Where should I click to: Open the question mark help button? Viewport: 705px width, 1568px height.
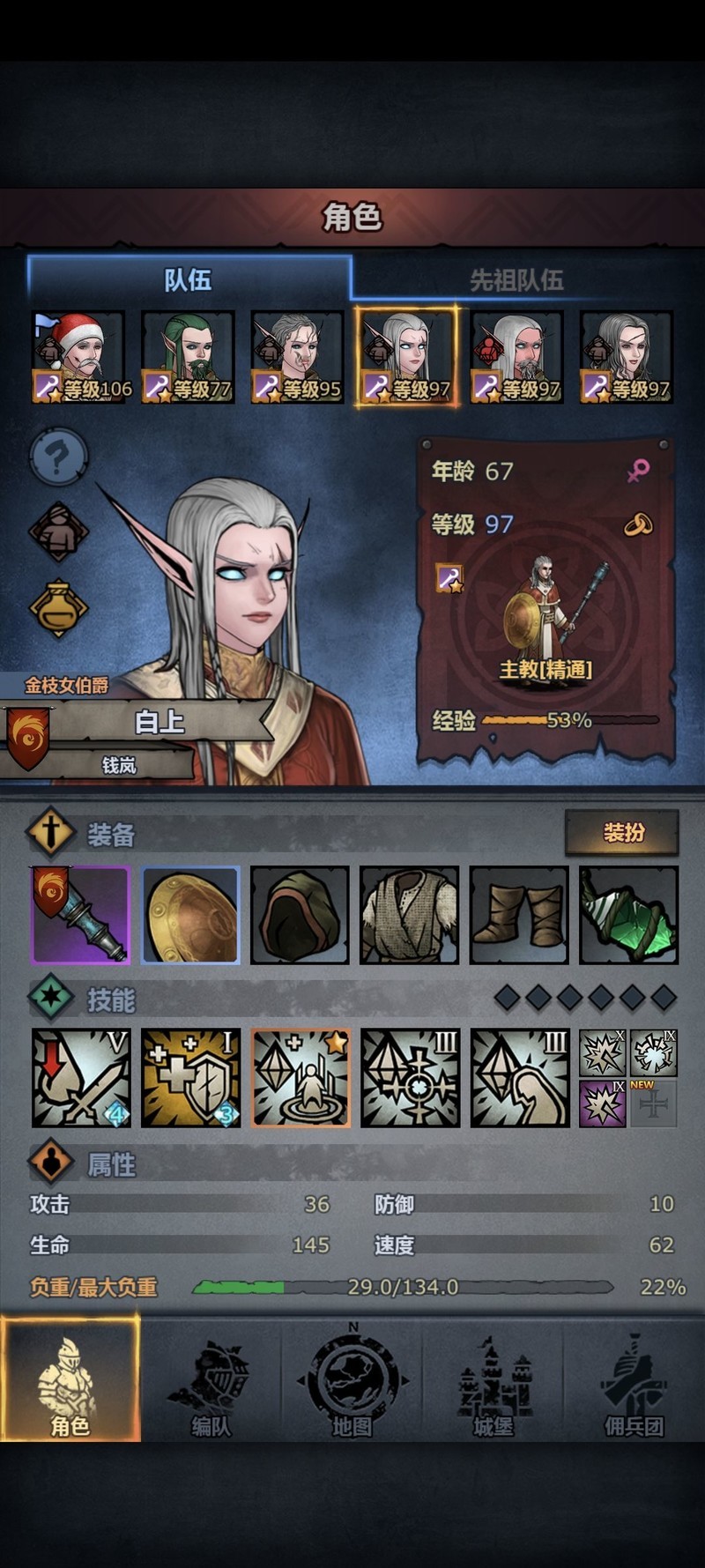pyautogui.click(x=58, y=457)
